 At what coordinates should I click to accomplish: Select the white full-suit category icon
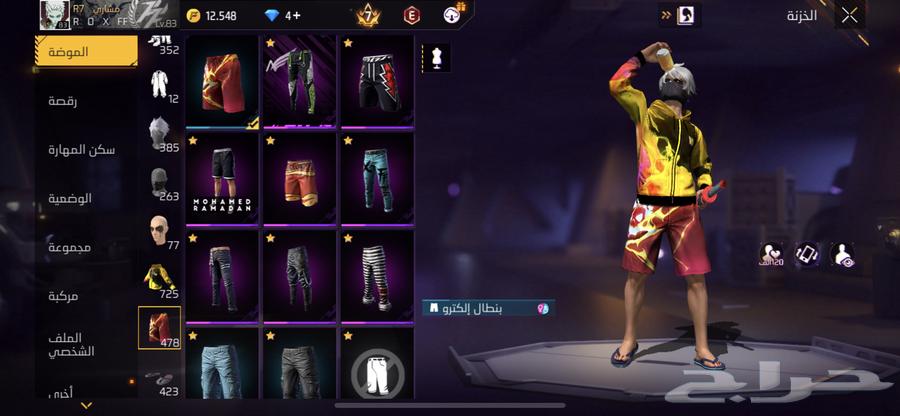(158, 85)
